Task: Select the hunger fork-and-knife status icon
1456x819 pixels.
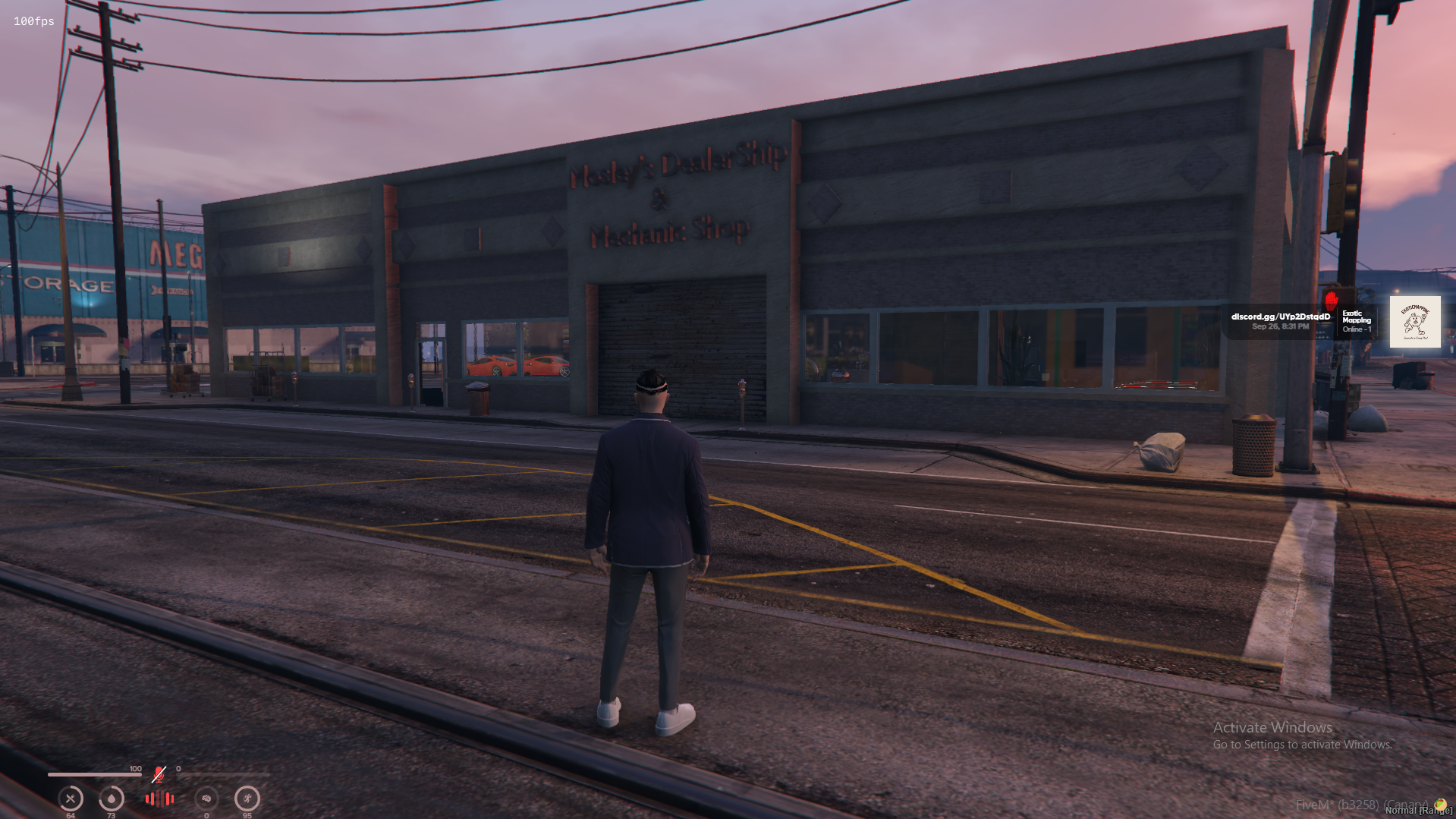Action: tap(71, 799)
